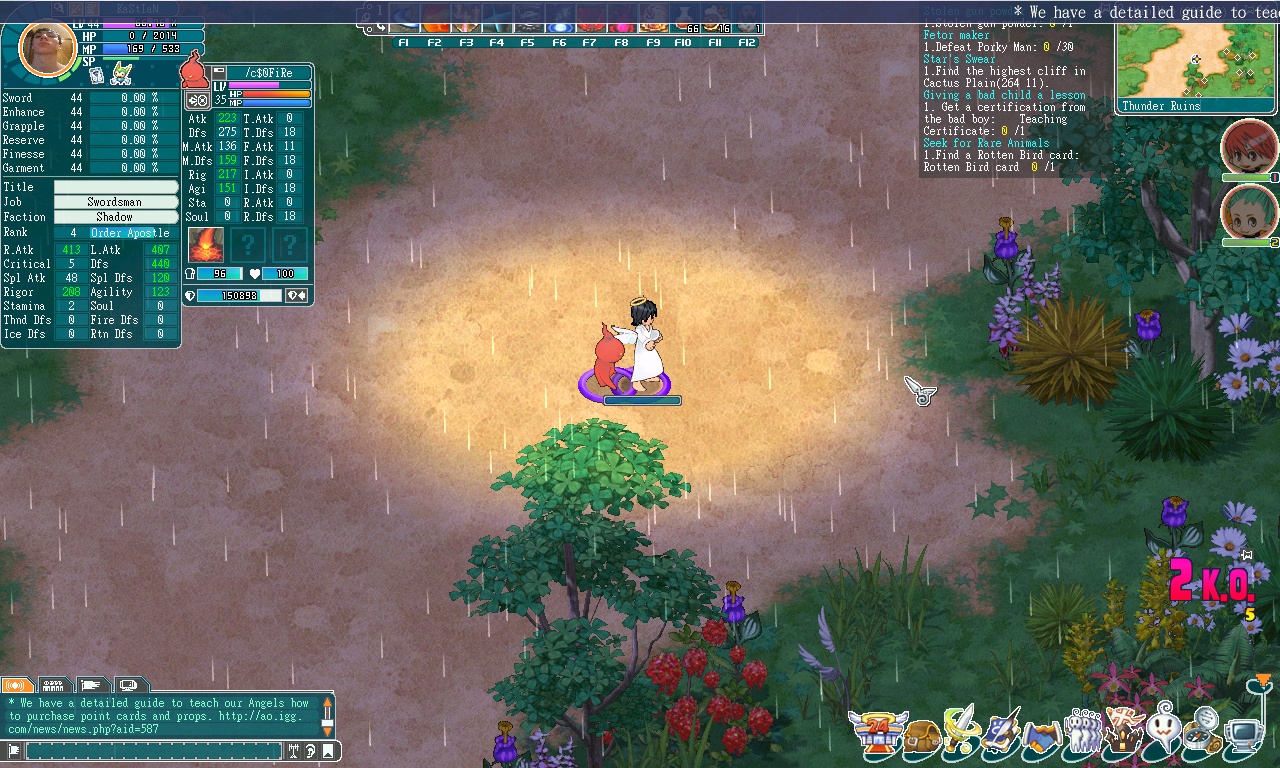Use the F10 potion slot with 66
The height and width of the screenshot is (768, 1280).
click(685, 20)
